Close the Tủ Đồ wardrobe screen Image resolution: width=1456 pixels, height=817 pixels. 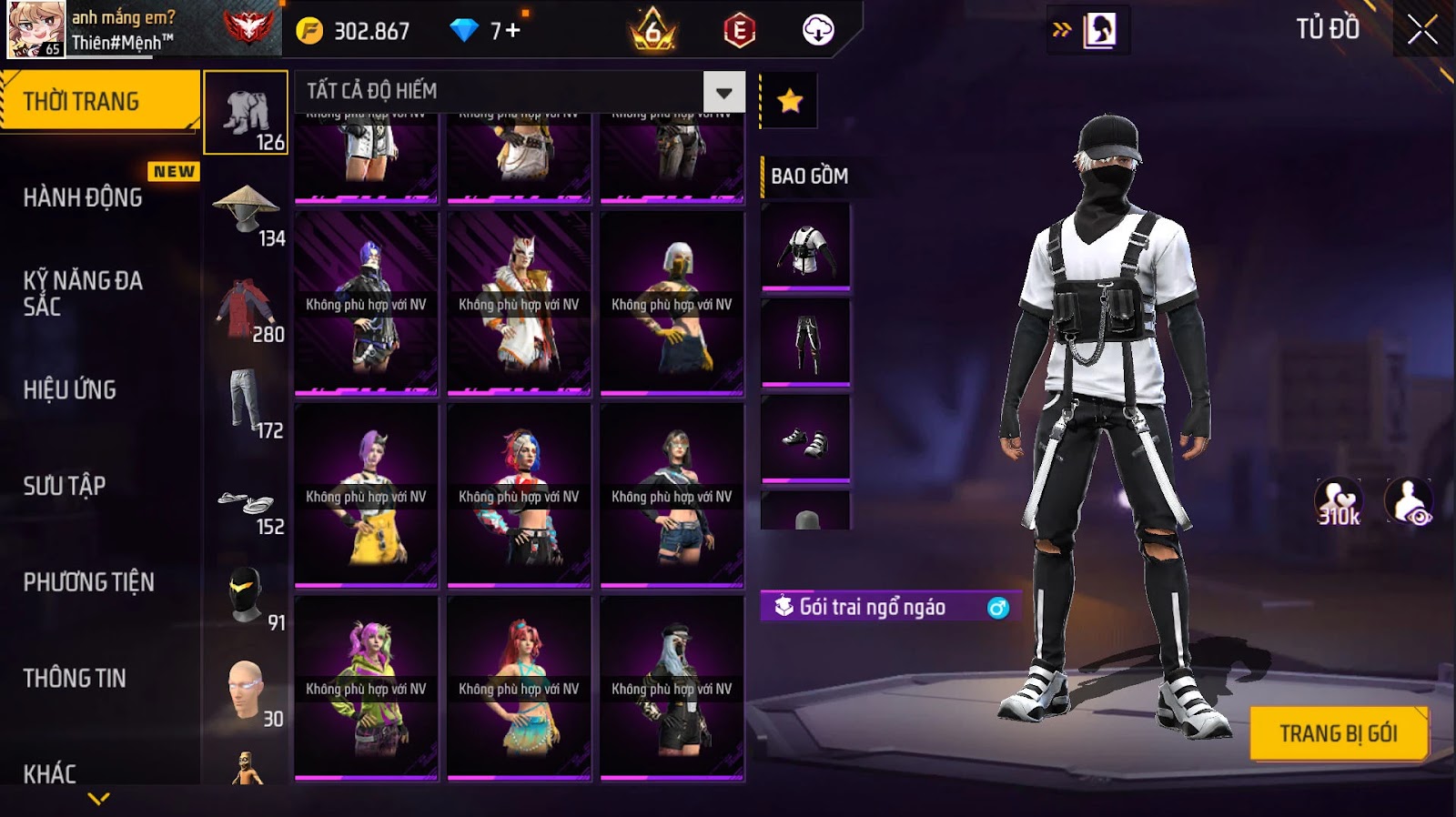coord(1421,31)
